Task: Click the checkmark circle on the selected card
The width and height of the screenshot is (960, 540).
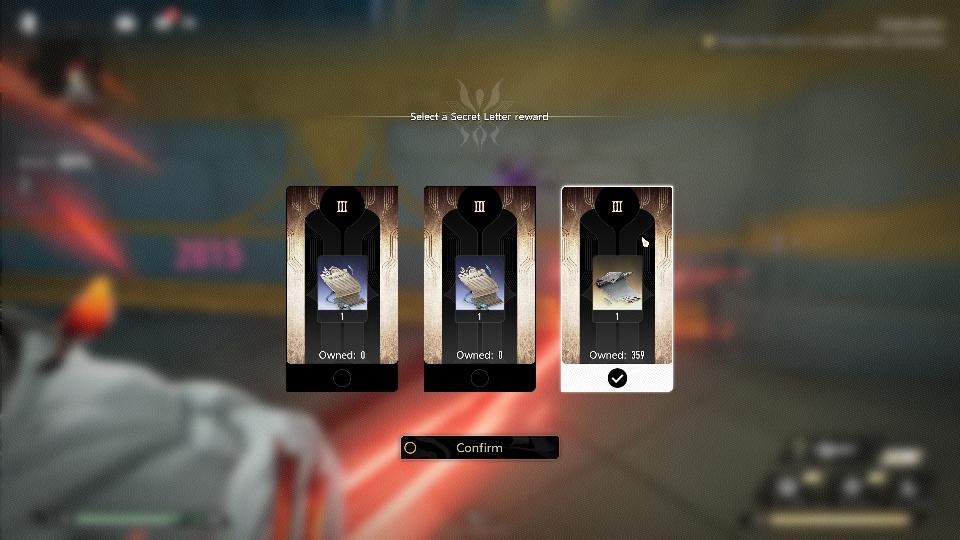Action: pos(617,378)
